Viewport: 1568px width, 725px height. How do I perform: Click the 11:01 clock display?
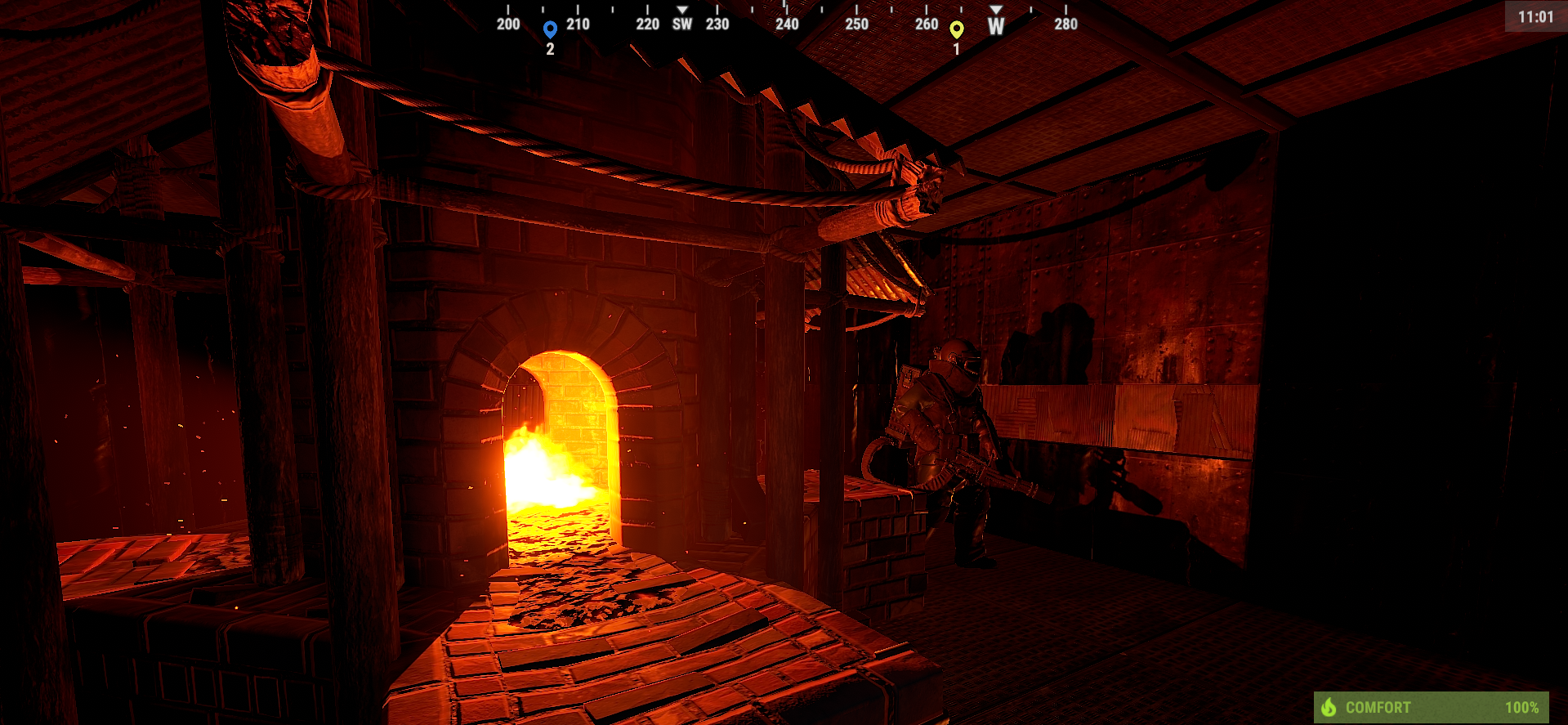coord(1535,15)
